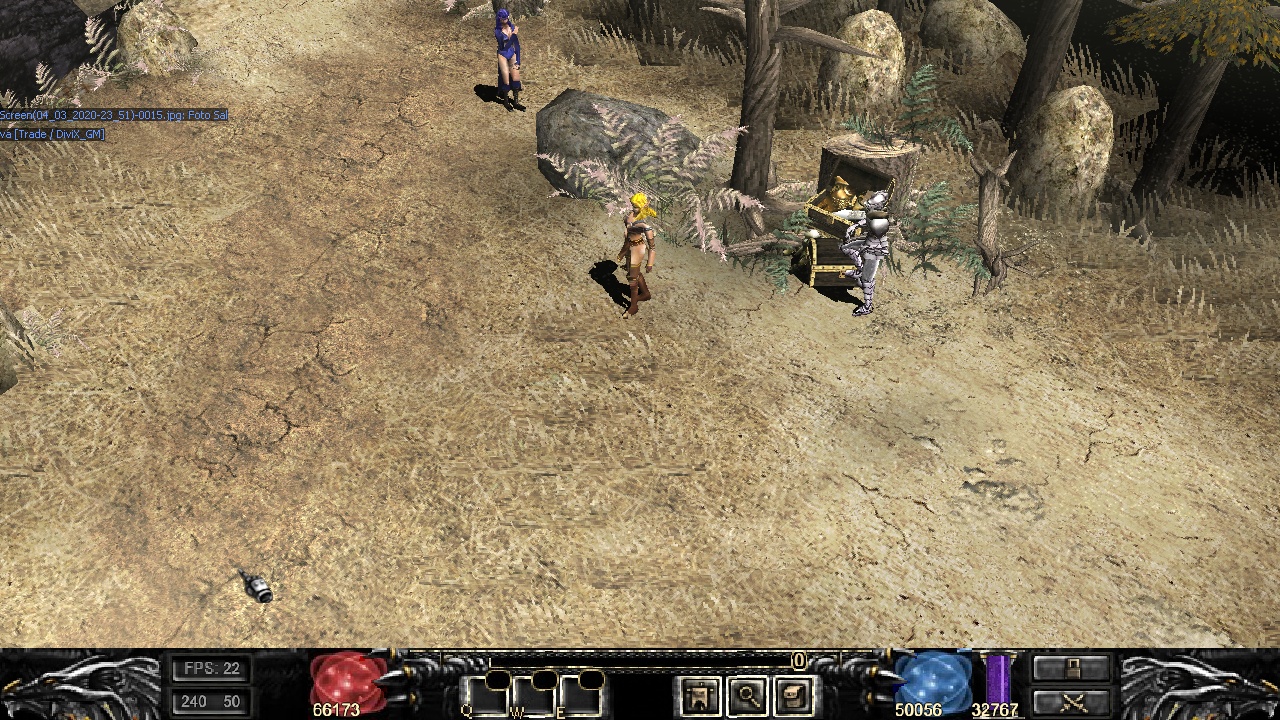Select the Q skill slot

(485, 696)
